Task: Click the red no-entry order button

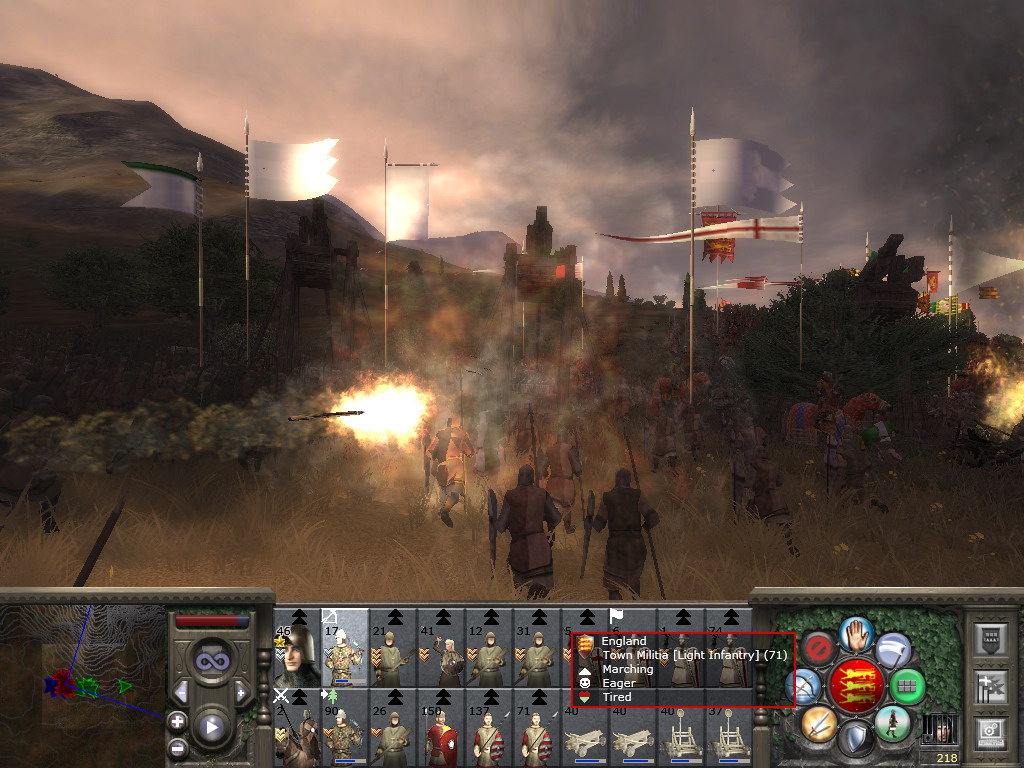Action: tap(819, 649)
